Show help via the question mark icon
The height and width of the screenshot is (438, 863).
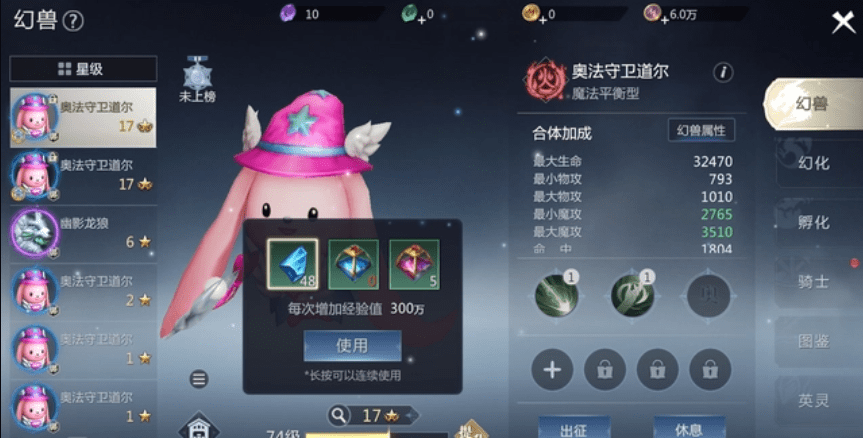coord(73,20)
